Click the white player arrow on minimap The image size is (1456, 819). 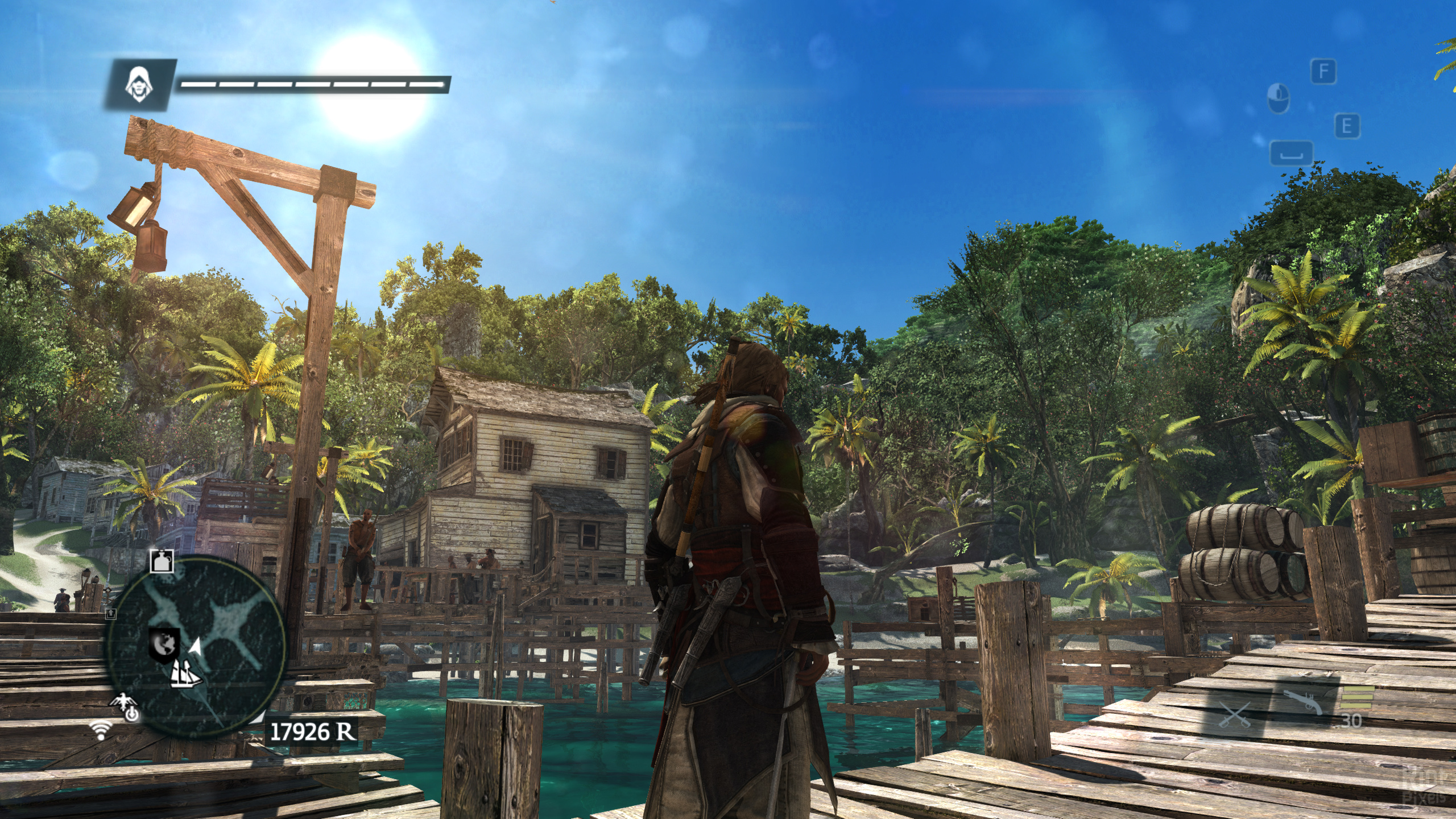click(x=195, y=647)
